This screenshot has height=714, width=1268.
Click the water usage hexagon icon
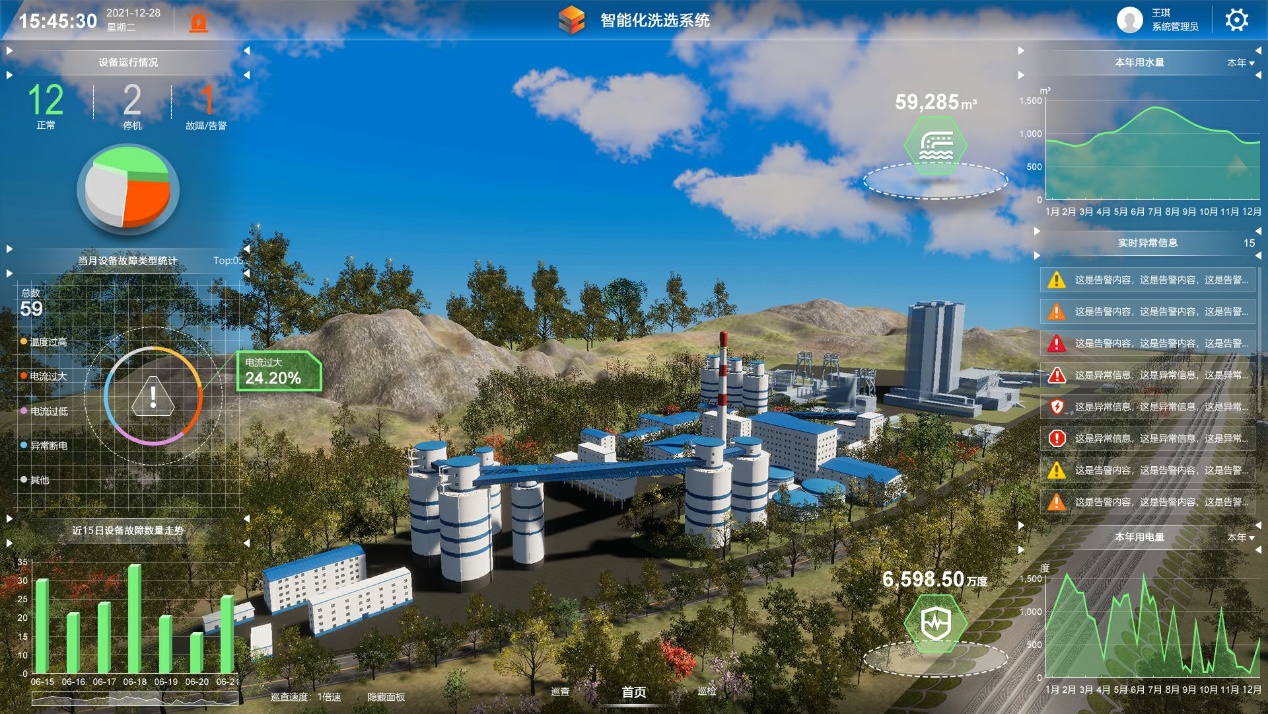[x=935, y=145]
